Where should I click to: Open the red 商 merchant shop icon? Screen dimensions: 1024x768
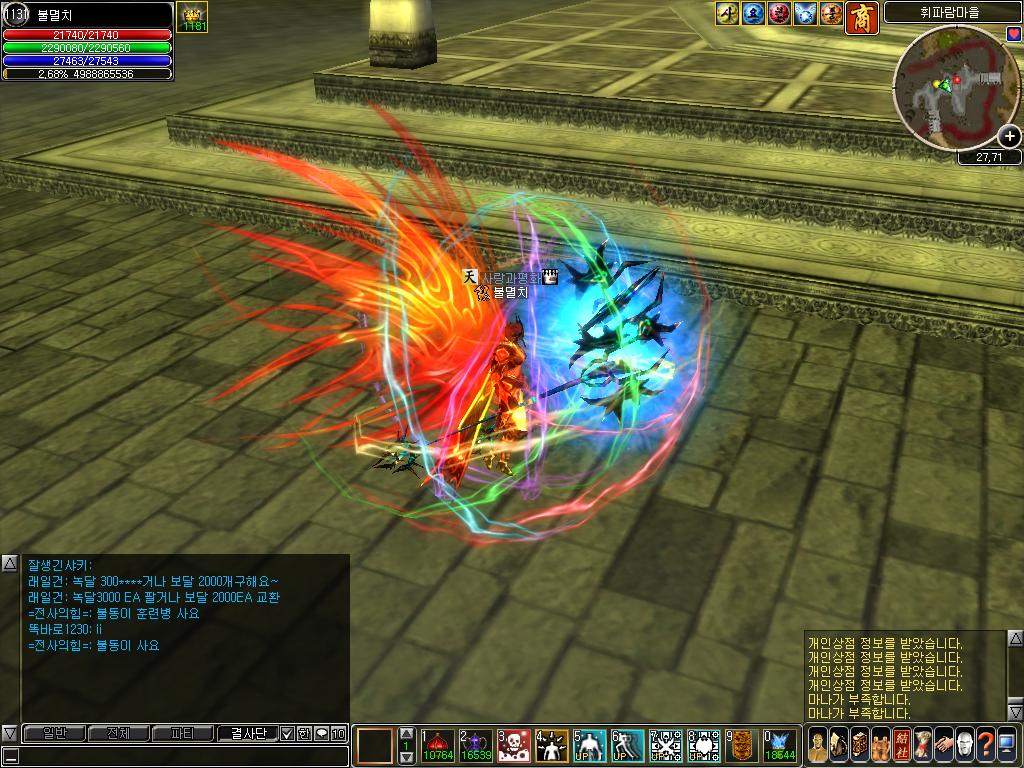tap(862, 16)
